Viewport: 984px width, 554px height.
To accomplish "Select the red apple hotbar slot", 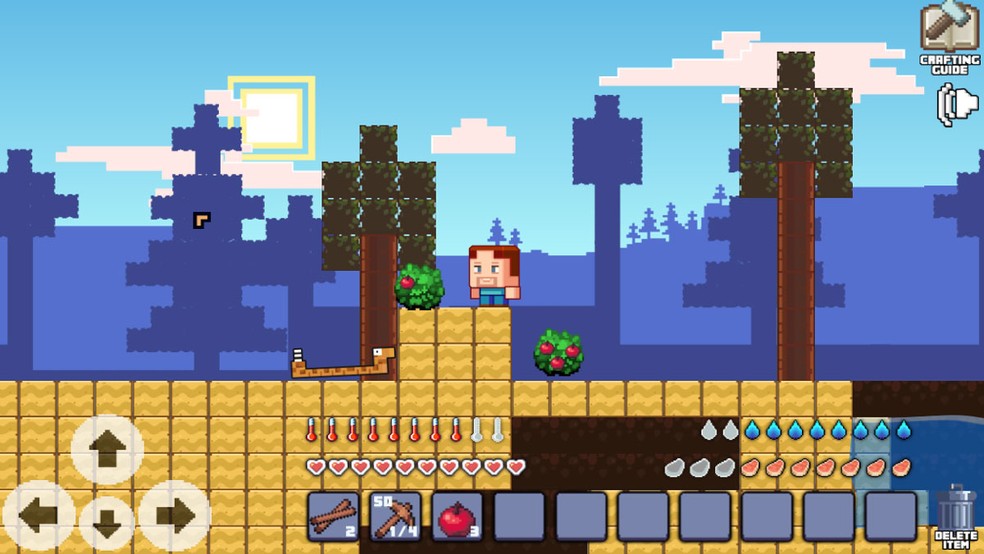I will (457, 516).
